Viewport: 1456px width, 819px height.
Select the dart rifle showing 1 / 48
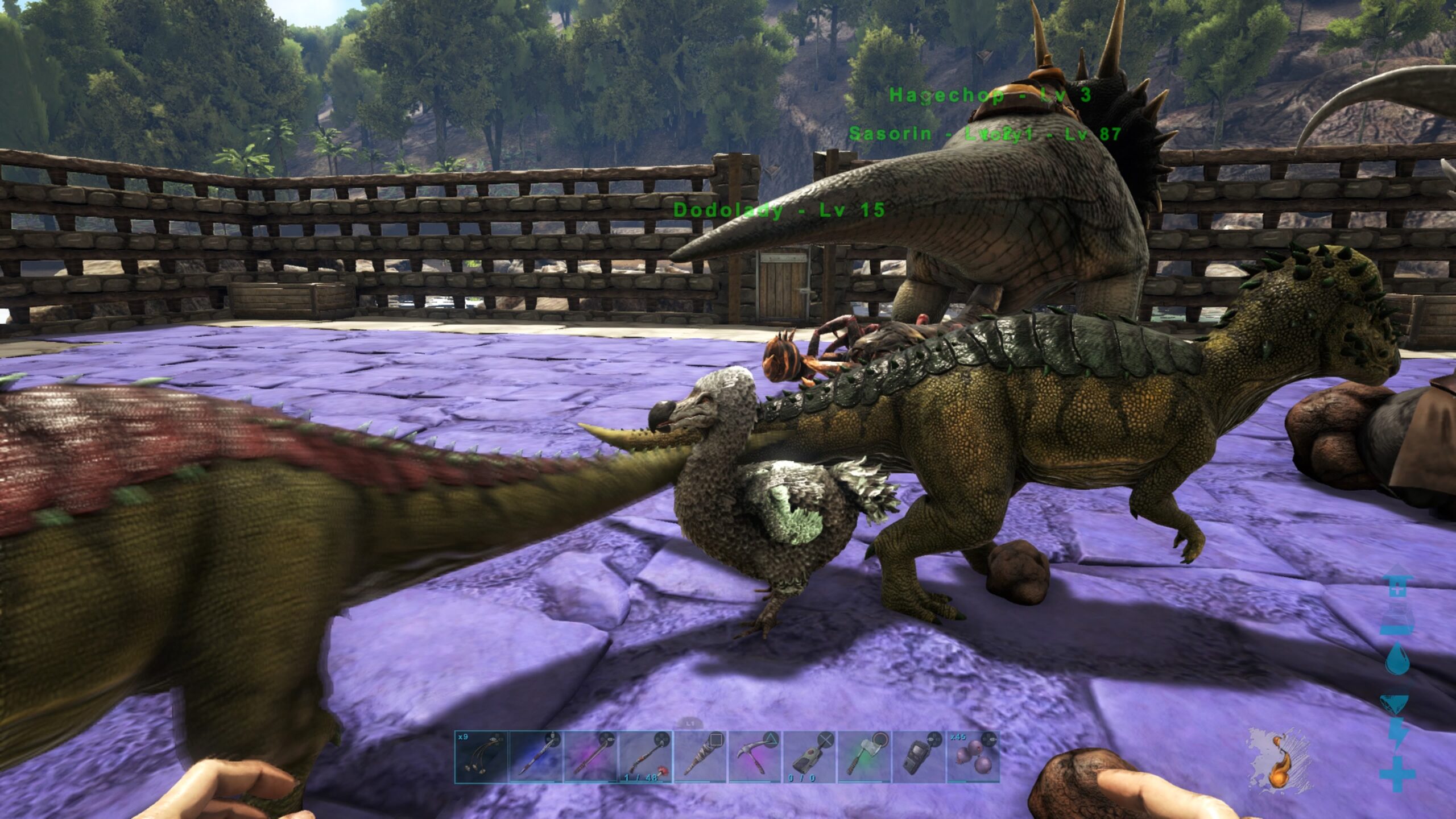tap(645, 757)
